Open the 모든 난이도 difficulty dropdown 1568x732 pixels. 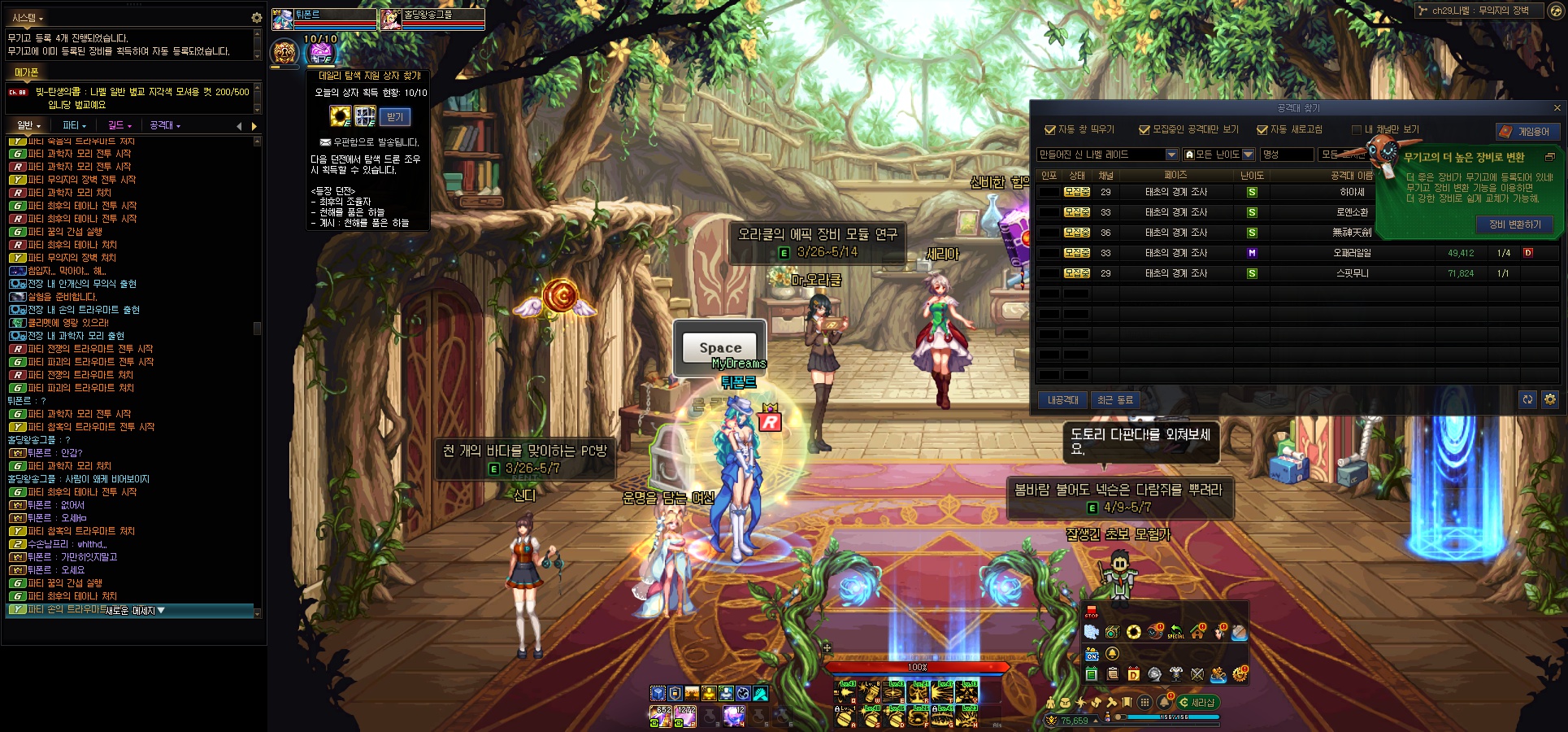[x=1248, y=155]
